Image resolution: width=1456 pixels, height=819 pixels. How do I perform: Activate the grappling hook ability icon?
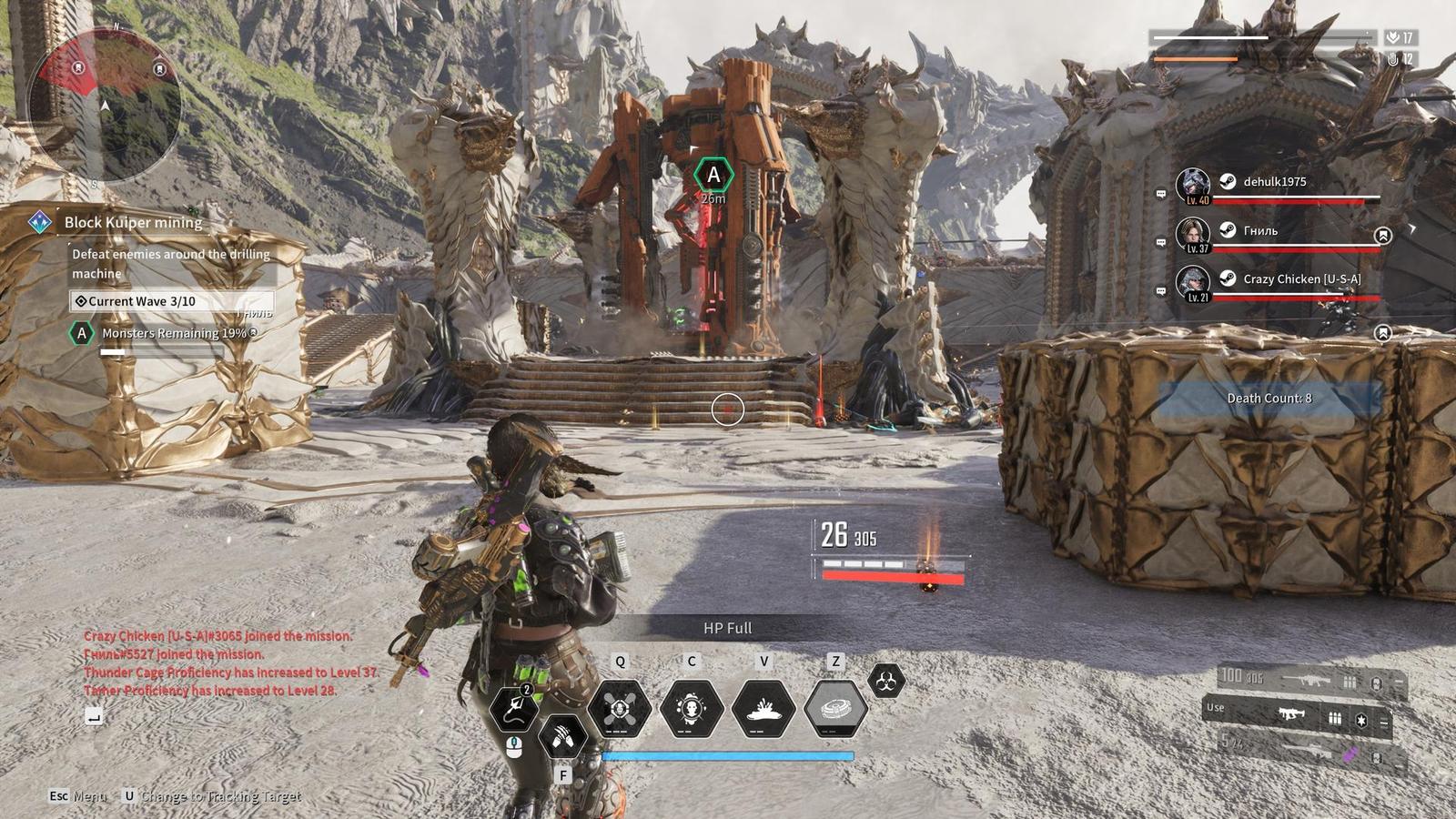[514, 708]
